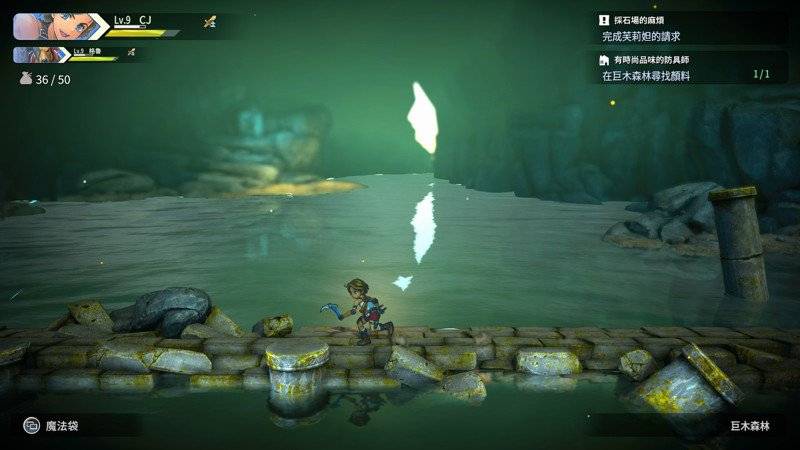This screenshot has height=450, width=800.
Task: Select the Lv.5 party member portrait
Action: 40,54
